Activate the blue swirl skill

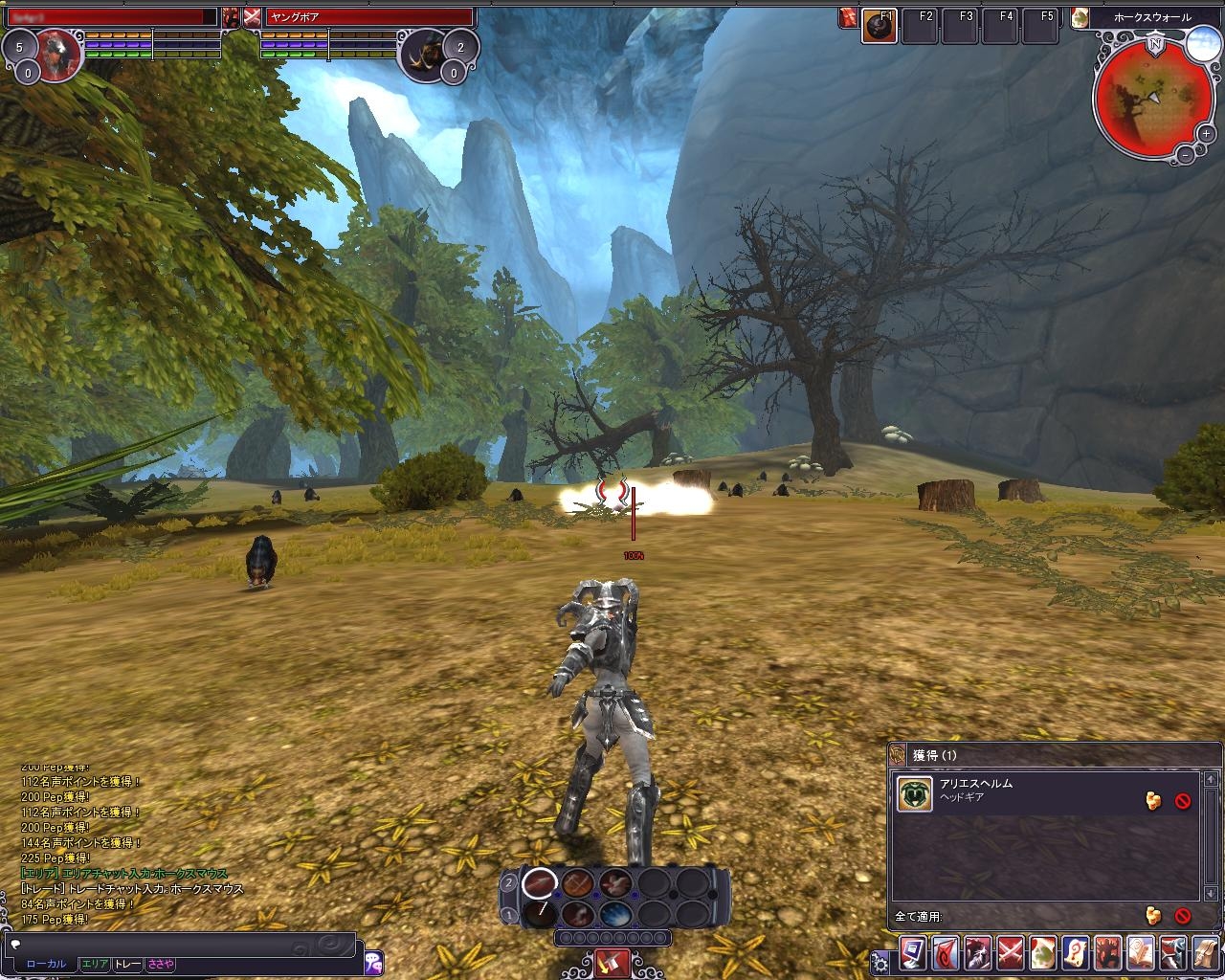tap(613, 914)
